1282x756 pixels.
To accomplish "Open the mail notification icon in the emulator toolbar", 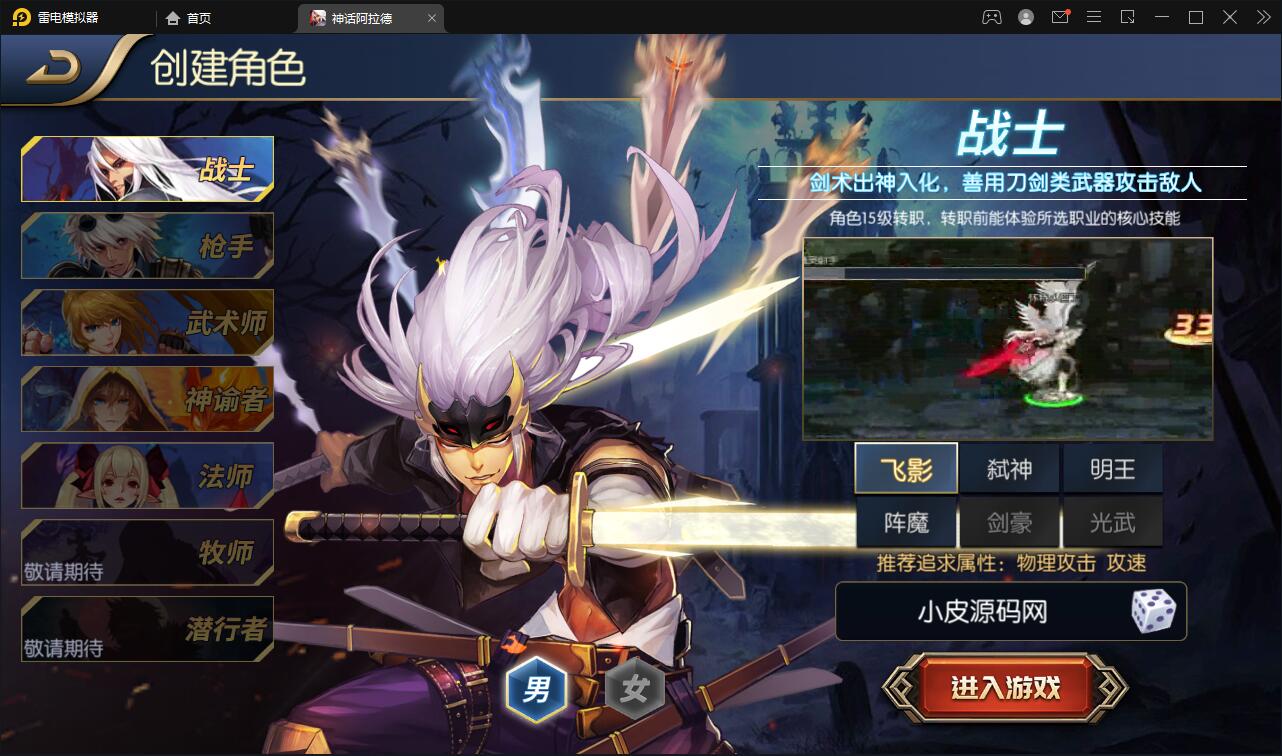I will (1060, 17).
